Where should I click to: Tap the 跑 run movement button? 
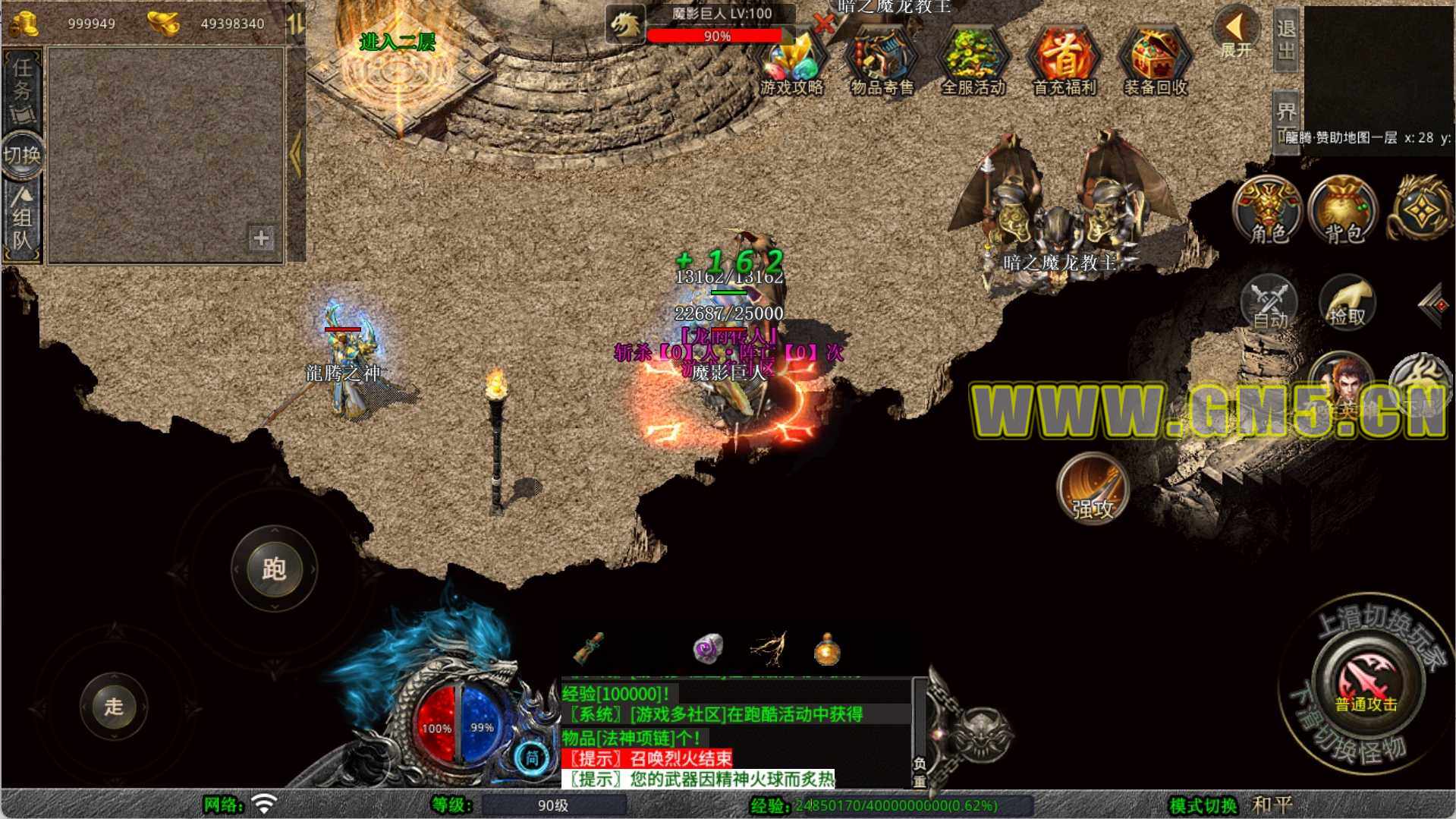274,569
